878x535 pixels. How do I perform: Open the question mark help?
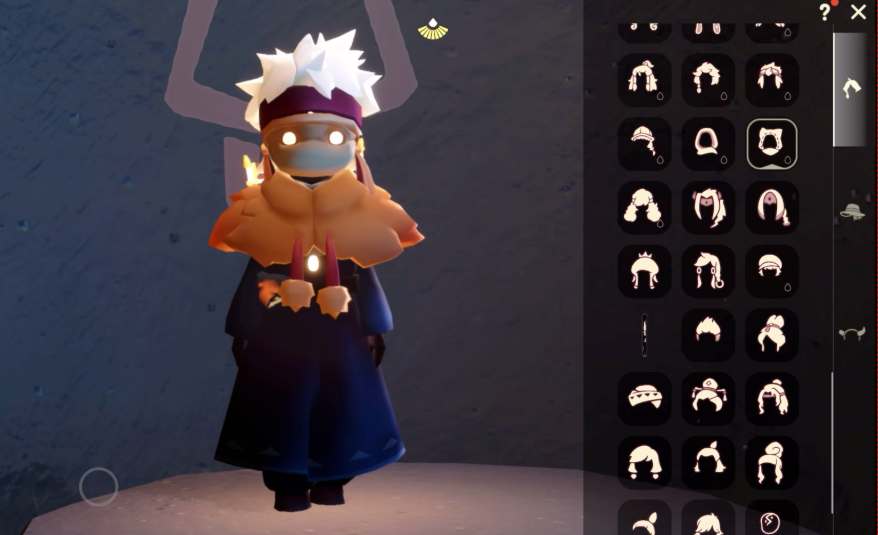click(825, 12)
